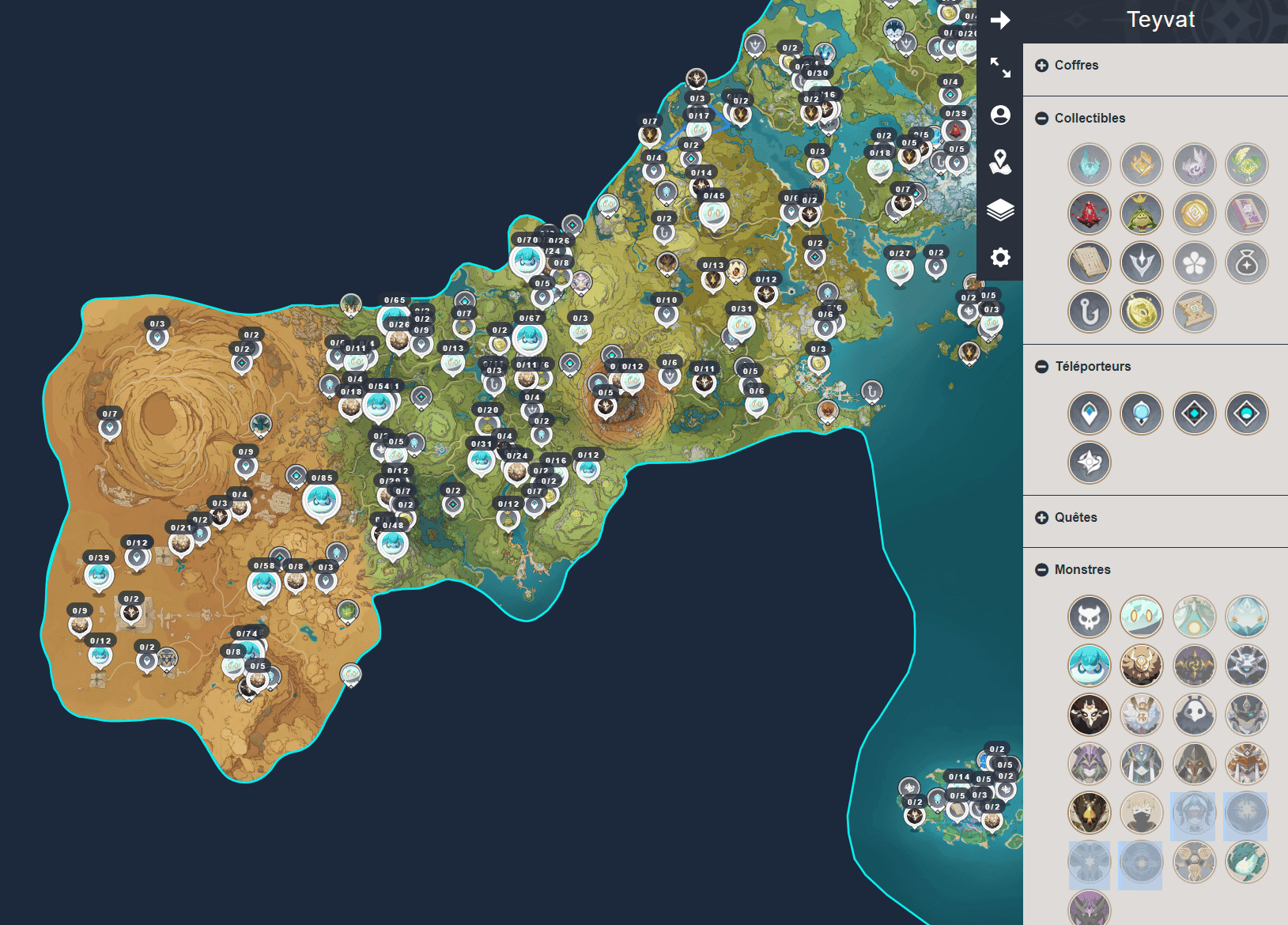Expand the Coffres section
This screenshot has width=1288, height=925.
(1042, 66)
